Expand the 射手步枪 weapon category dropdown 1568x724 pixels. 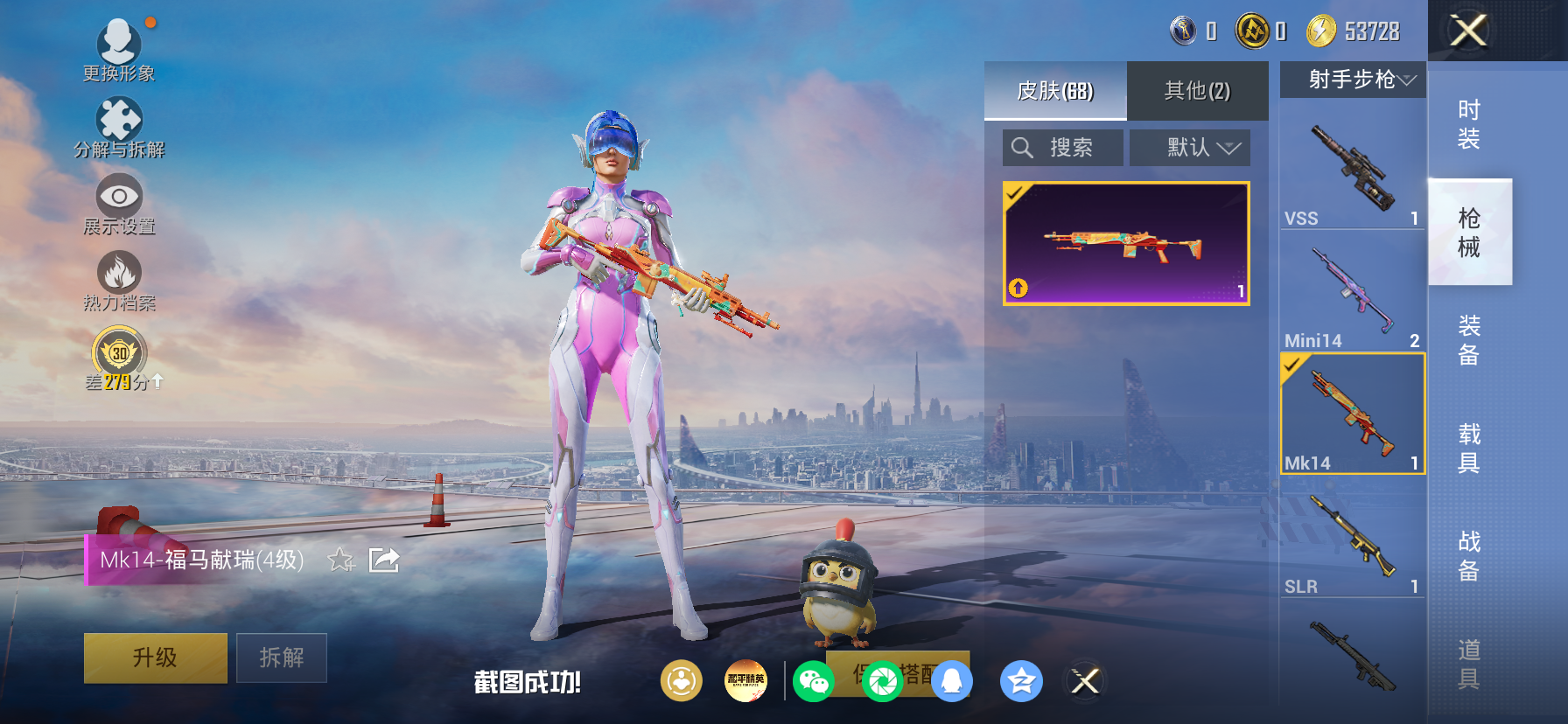click(1352, 80)
